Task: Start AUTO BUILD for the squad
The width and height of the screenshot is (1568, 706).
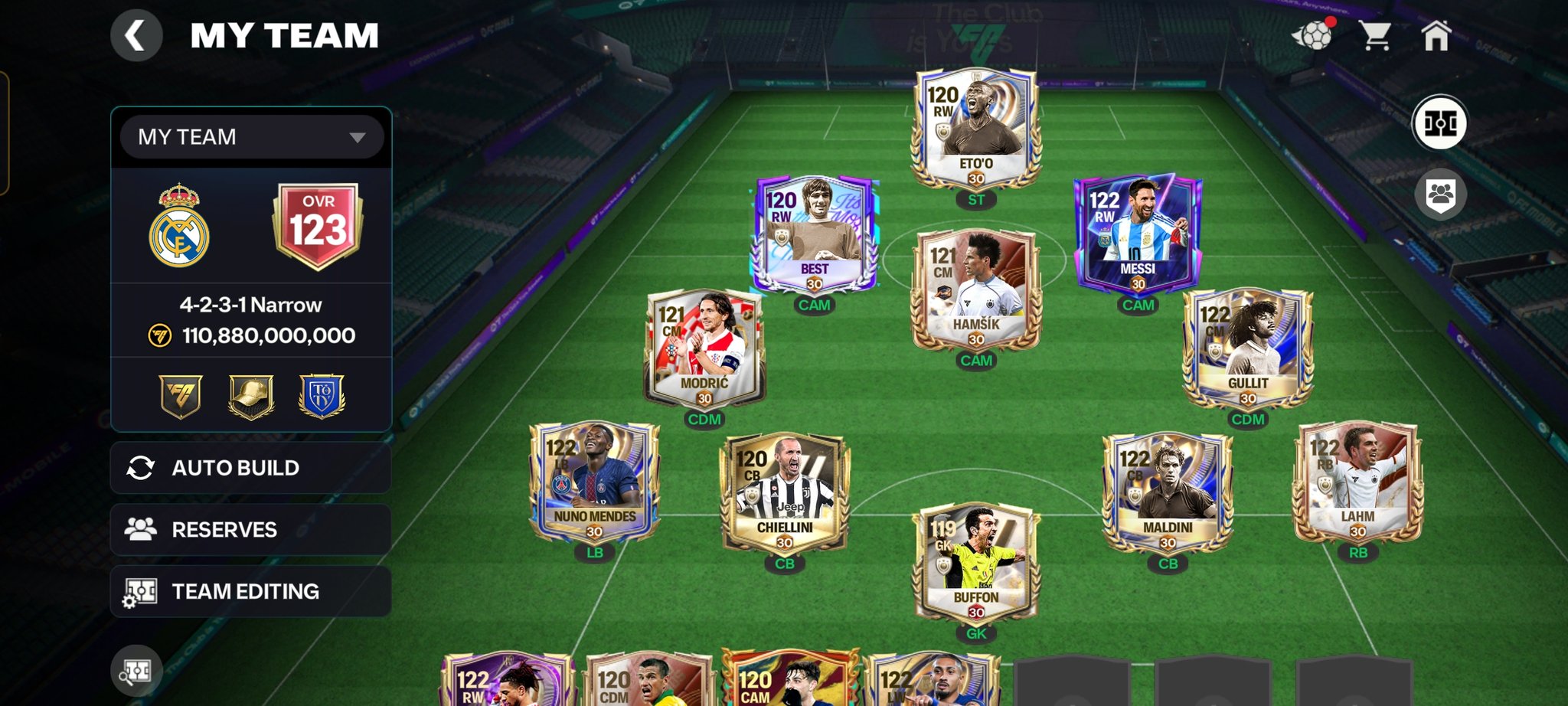Action: click(x=251, y=468)
